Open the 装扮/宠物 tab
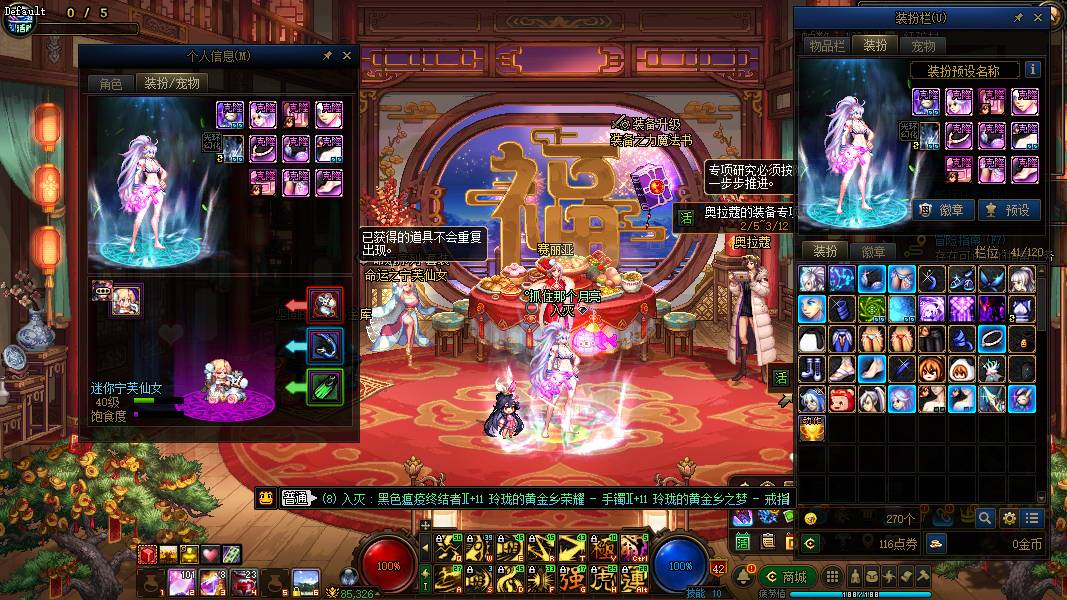 point(172,84)
